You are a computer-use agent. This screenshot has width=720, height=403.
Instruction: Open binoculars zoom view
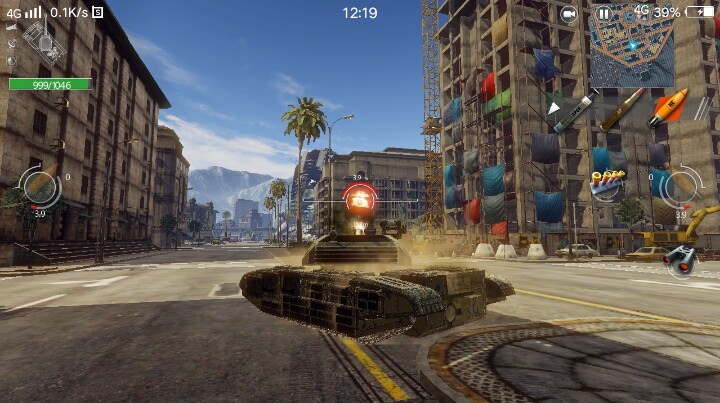tap(679, 258)
